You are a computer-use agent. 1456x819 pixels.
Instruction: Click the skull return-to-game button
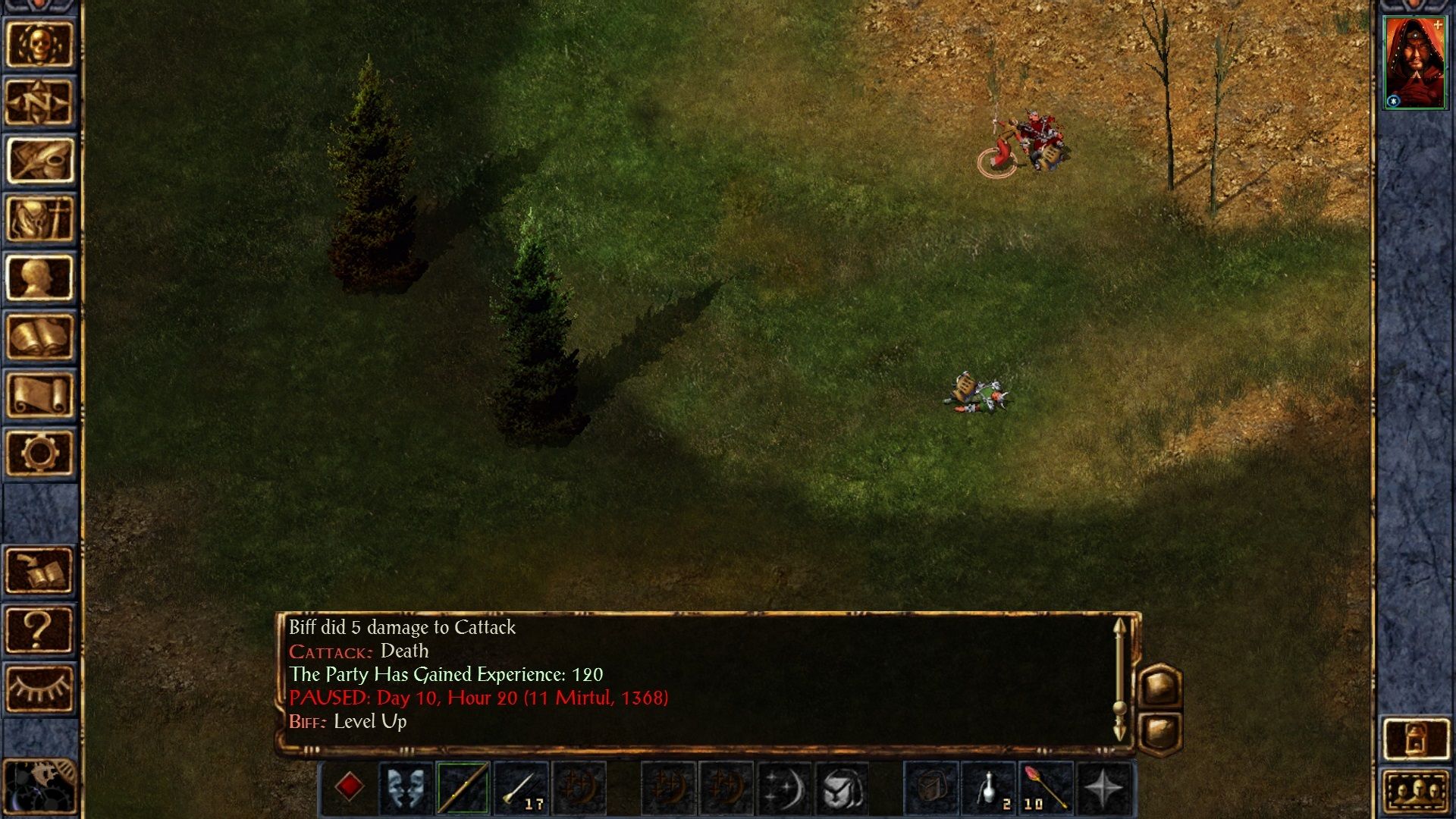(39, 44)
